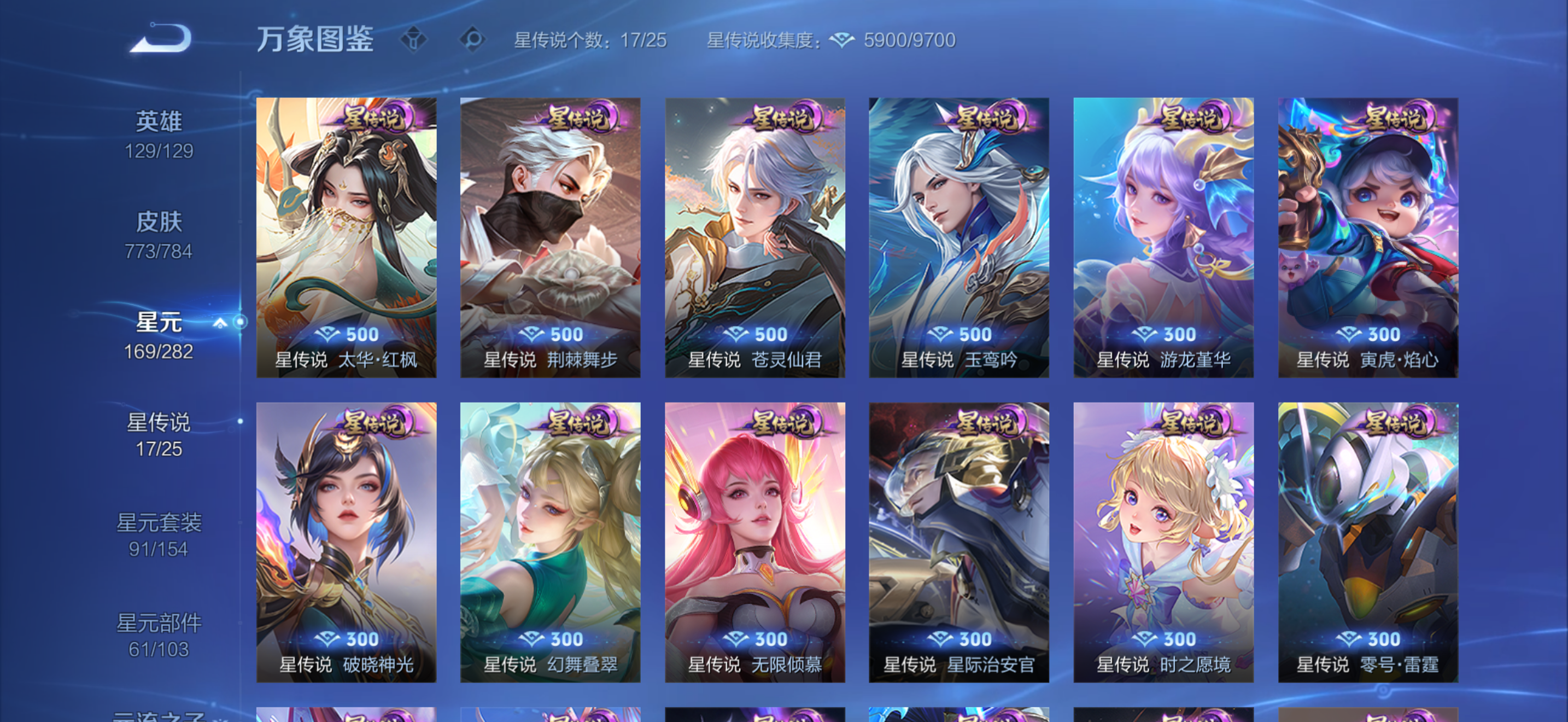Screen dimensions: 1568x722
Task: Open the filter icon beside the title
Action: click(x=414, y=39)
